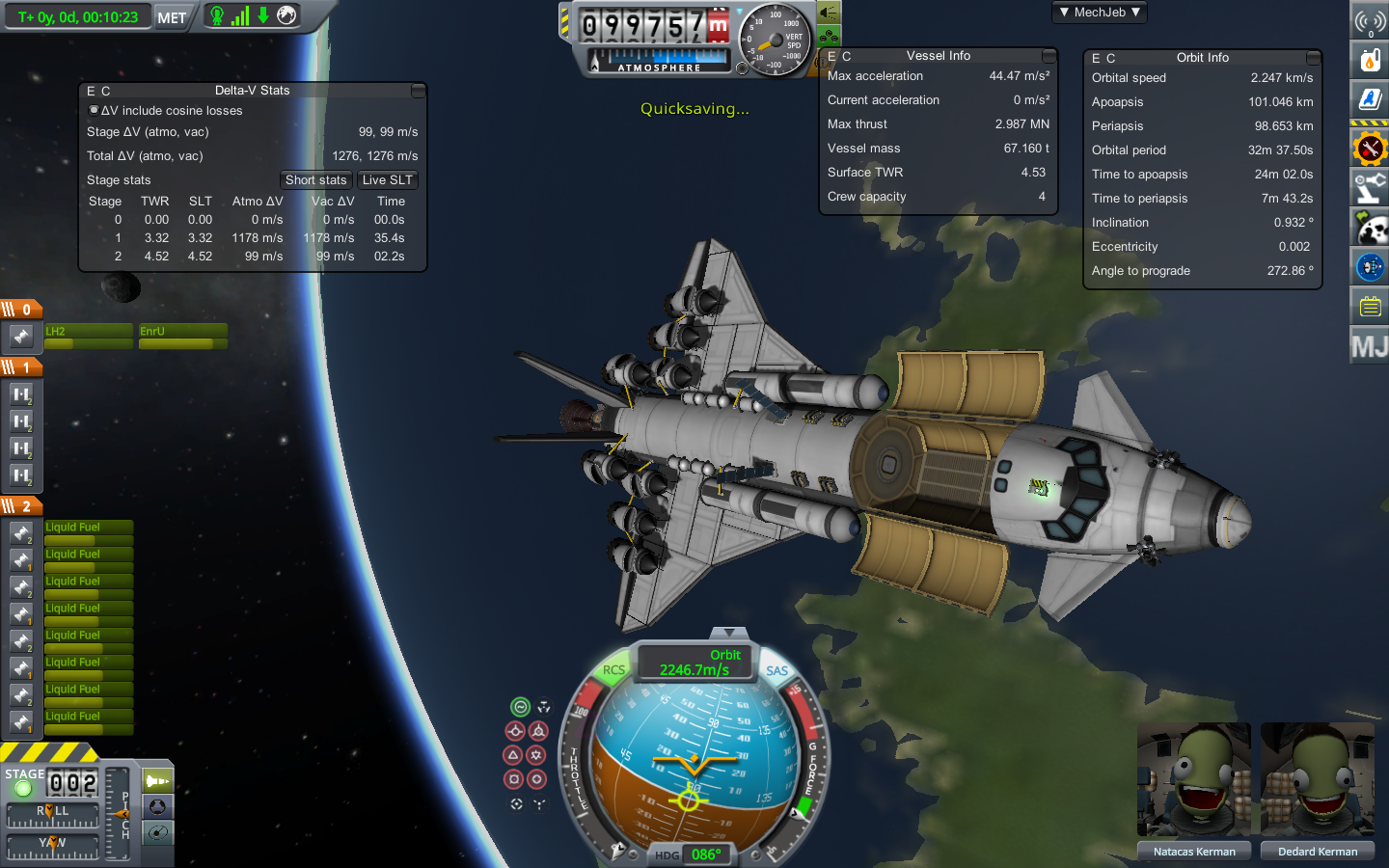Screen dimensions: 1389x868
Task: Open the comms signal toolbar icon
Action: [1370, 21]
